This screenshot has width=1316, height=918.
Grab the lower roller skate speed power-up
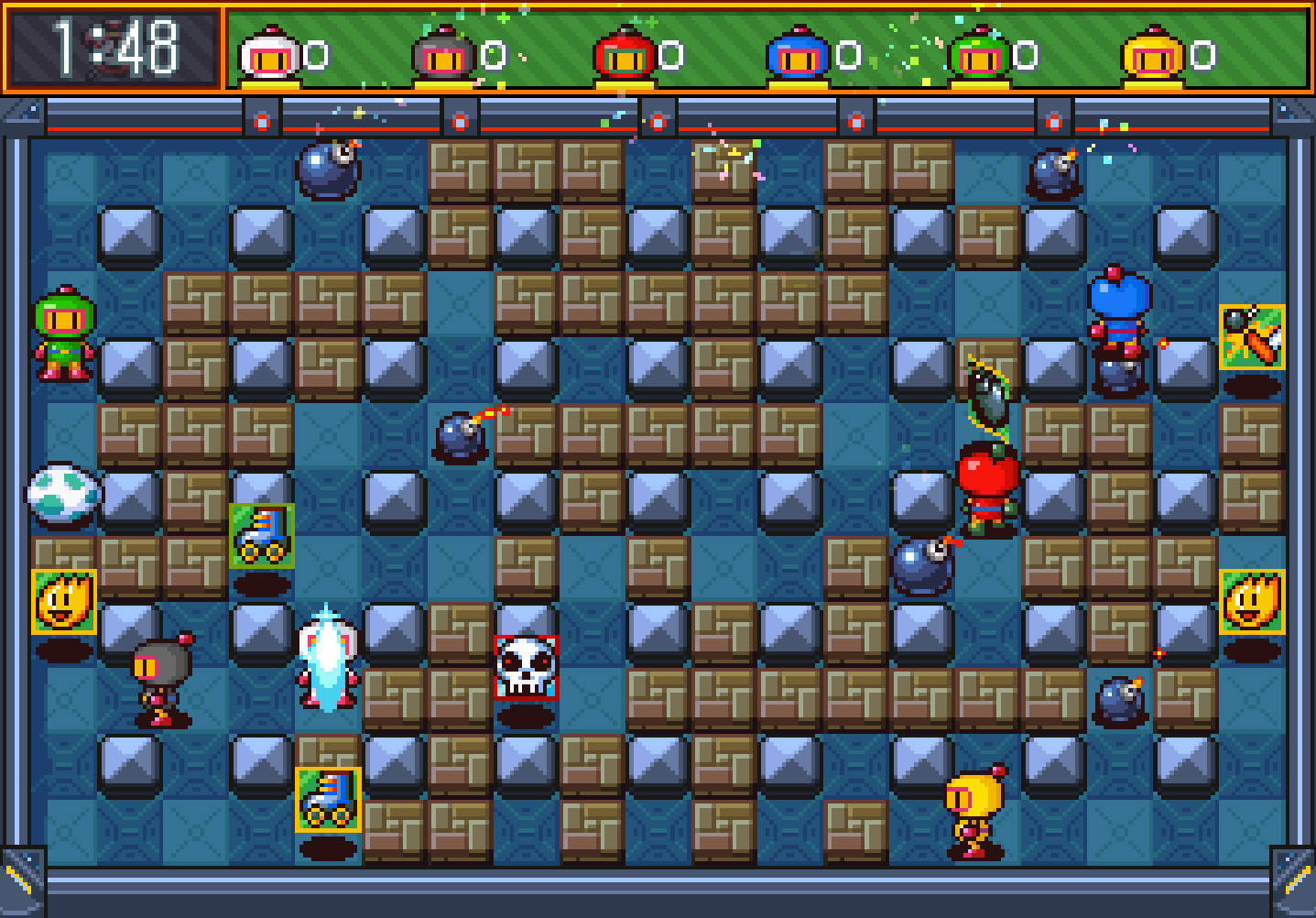(x=327, y=800)
